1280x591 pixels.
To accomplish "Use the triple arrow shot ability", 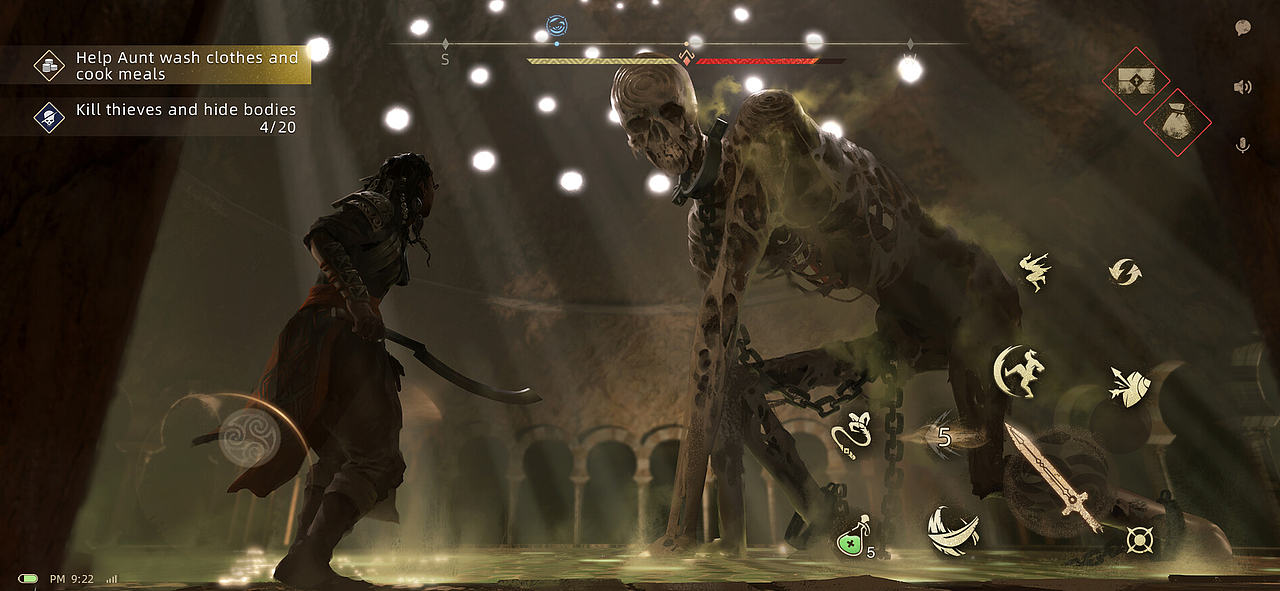I will click(1126, 386).
